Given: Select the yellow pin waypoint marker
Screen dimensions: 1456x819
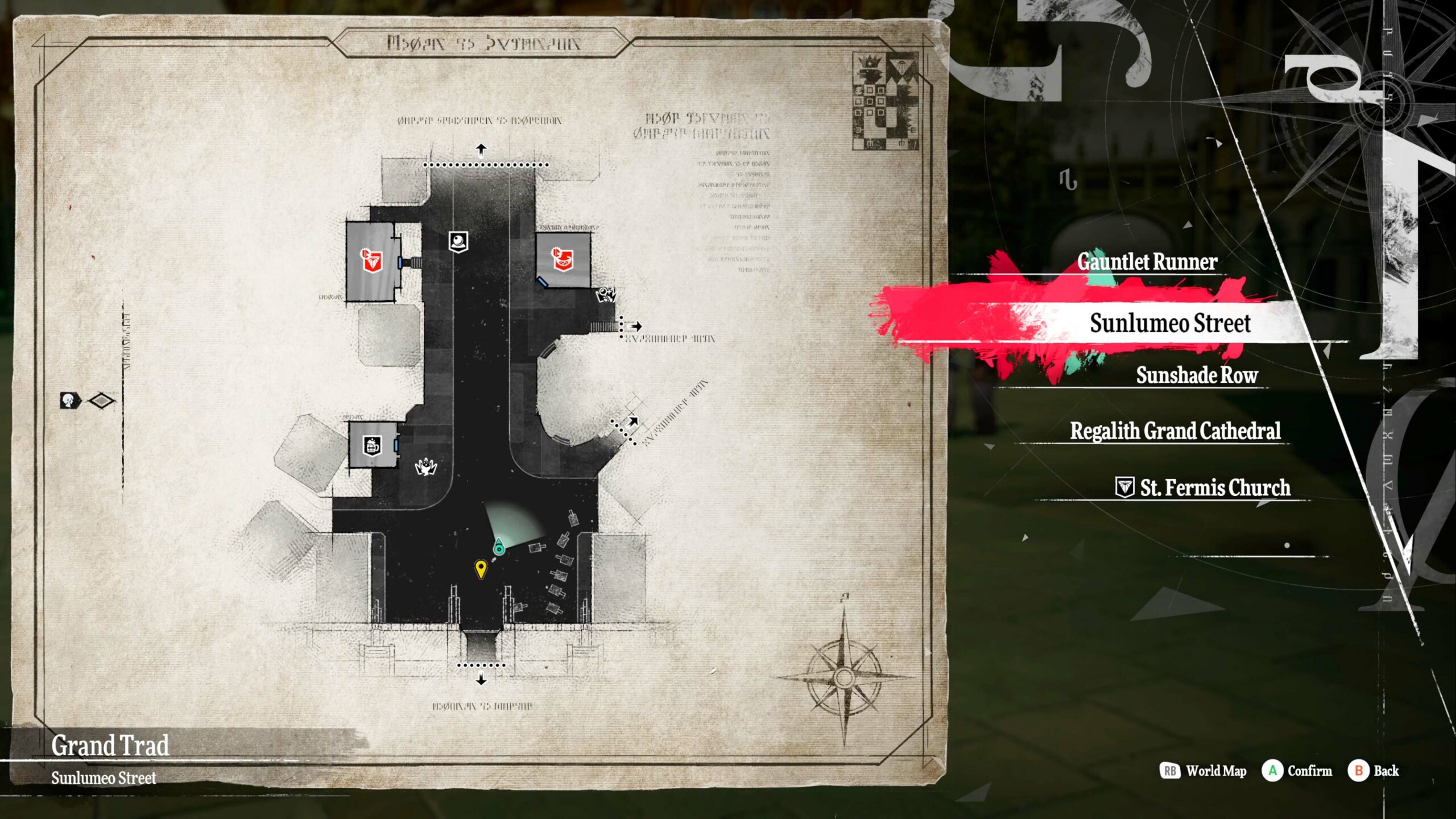Looking at the screenshot, I should tap(481, 568).
